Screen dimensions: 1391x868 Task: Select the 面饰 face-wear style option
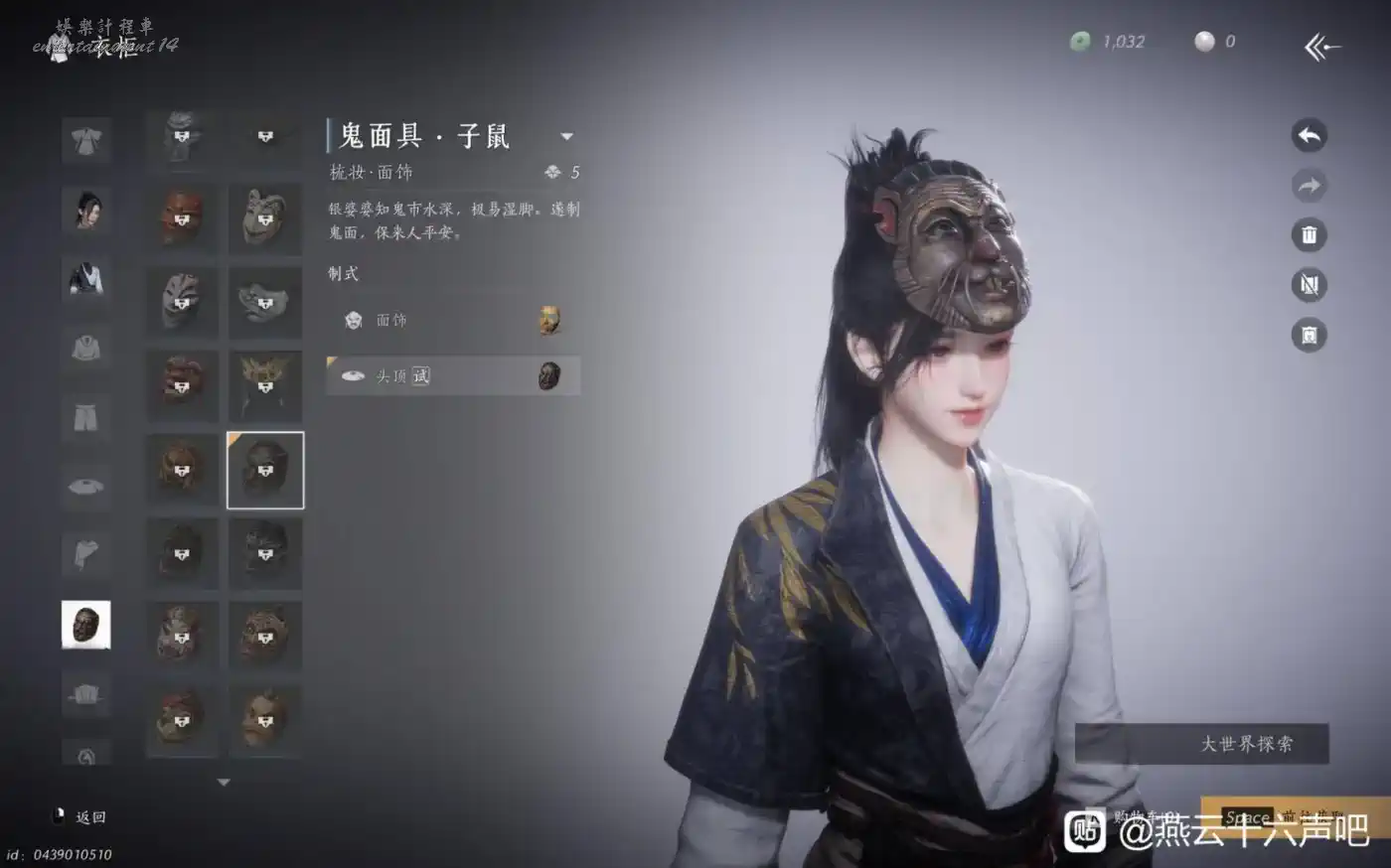tap(453, 320)
